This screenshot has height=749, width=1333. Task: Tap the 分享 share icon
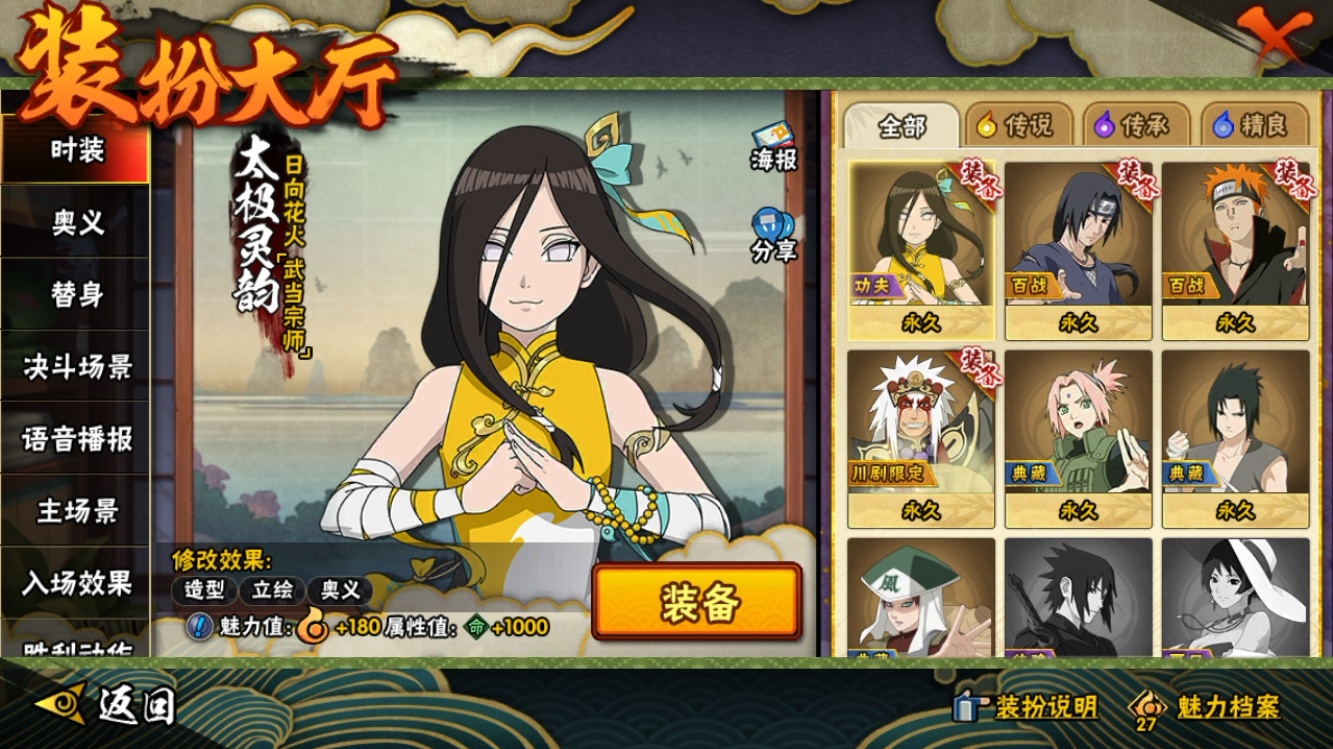773,236
